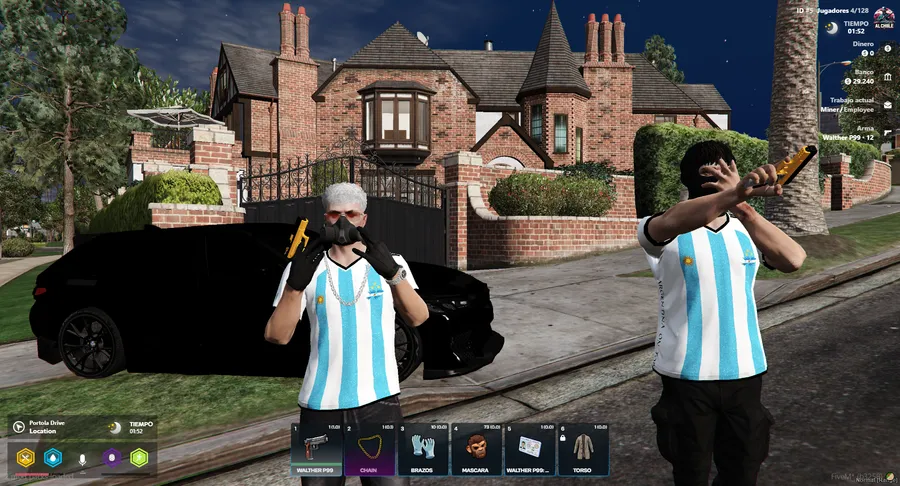Click the Dinero cash coin icon
This screenshot has width=900, height=486.
pyautogui.click(x=887, y=47)
